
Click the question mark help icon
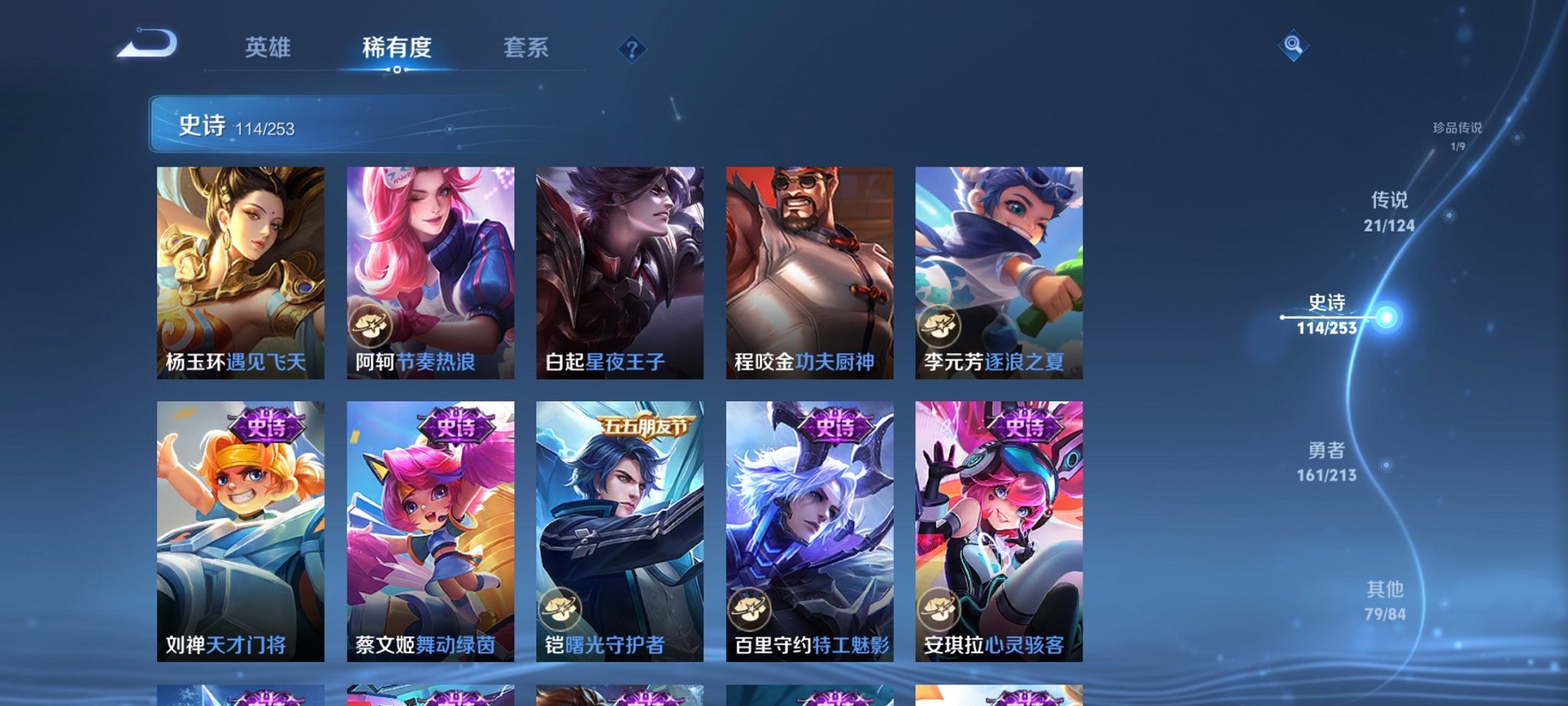[x=632, y=50]
